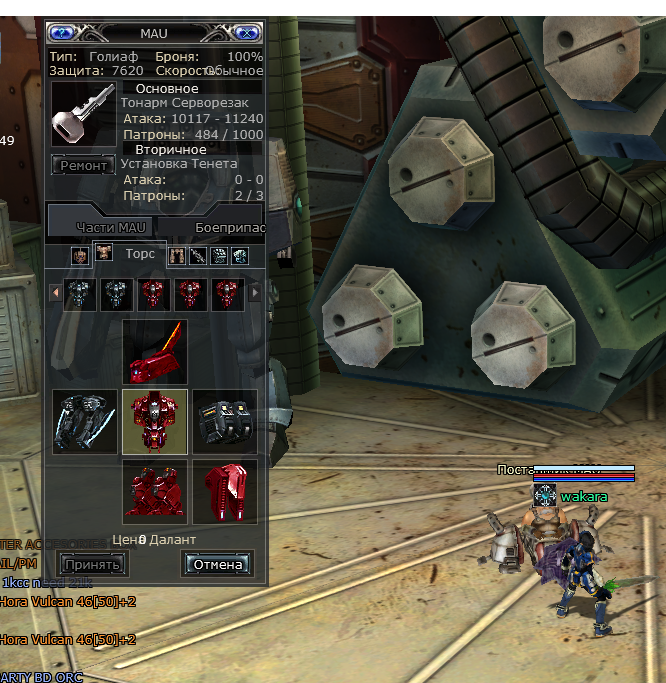The height and width of the screenshot is (683, 666).
Task: Open help with the question mark button
Action: click(63, 33)
